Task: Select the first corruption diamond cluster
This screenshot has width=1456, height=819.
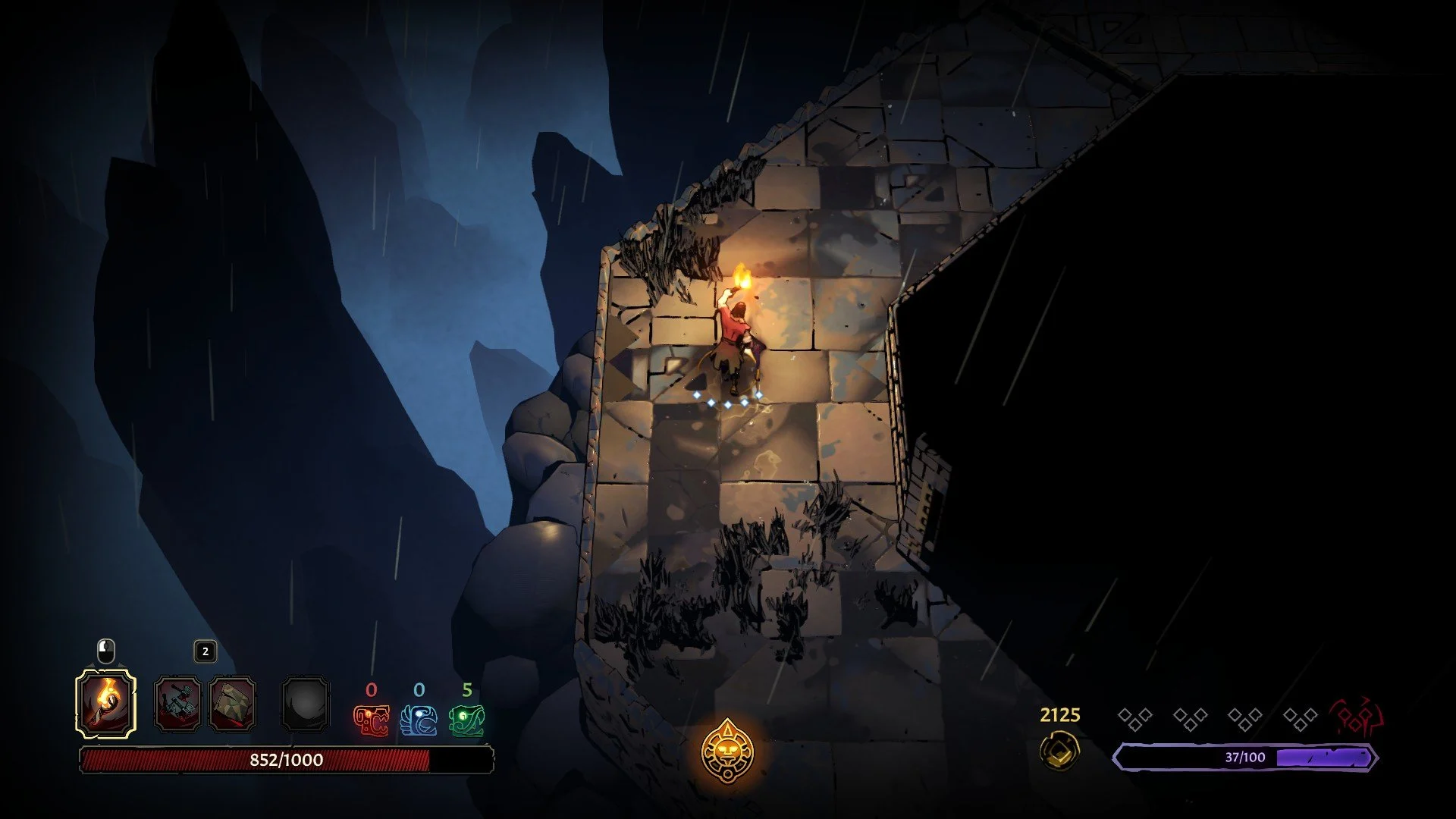Action: (x=1134, y=719)
